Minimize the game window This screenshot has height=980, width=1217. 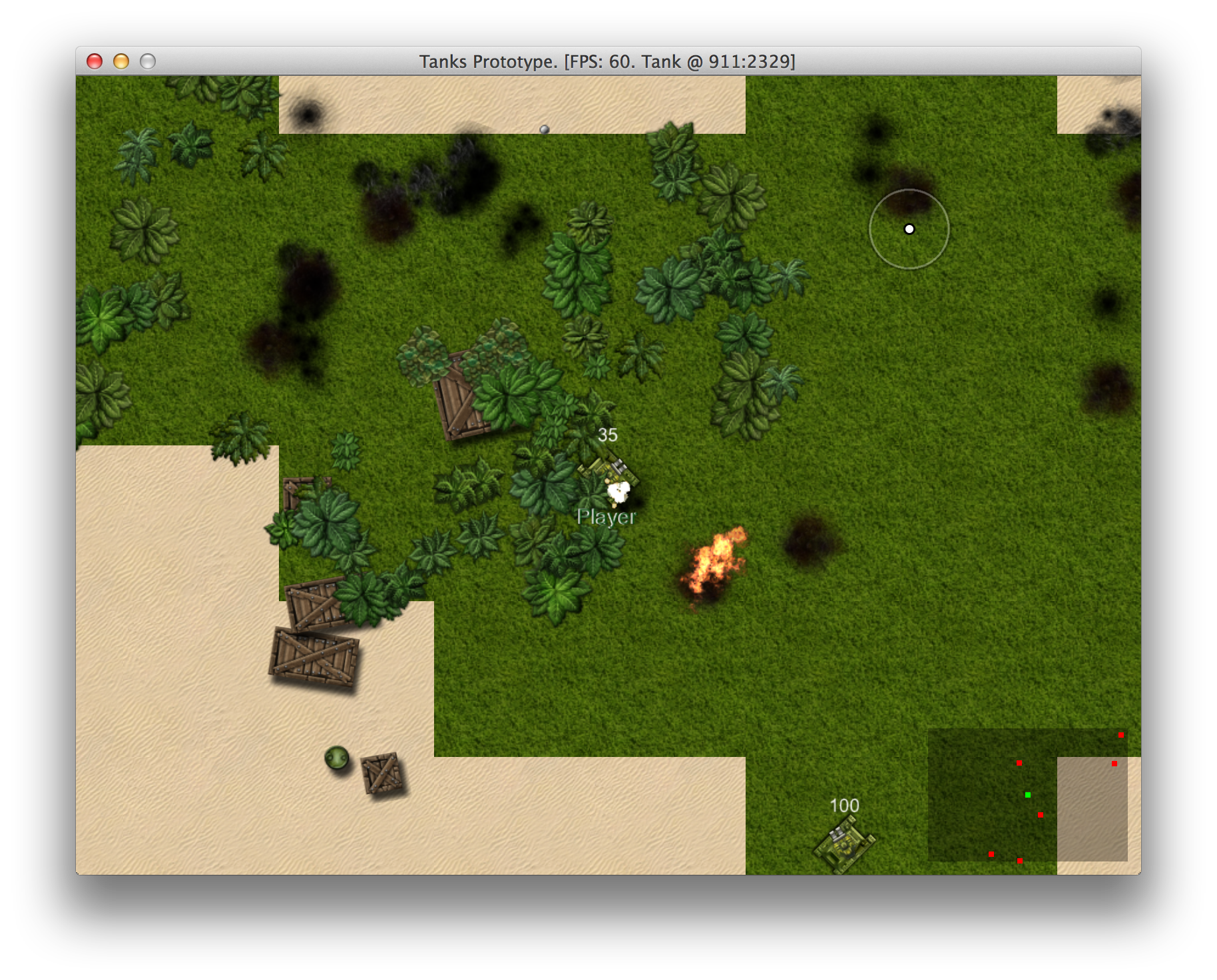(121, 62)
